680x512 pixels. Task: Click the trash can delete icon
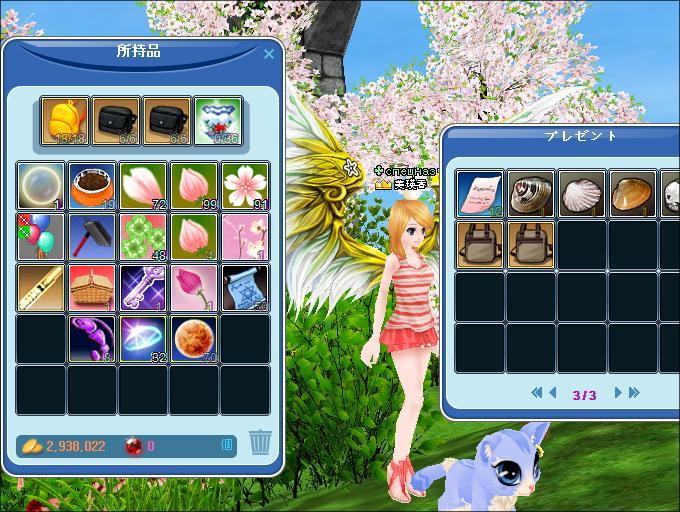[260, 441]
